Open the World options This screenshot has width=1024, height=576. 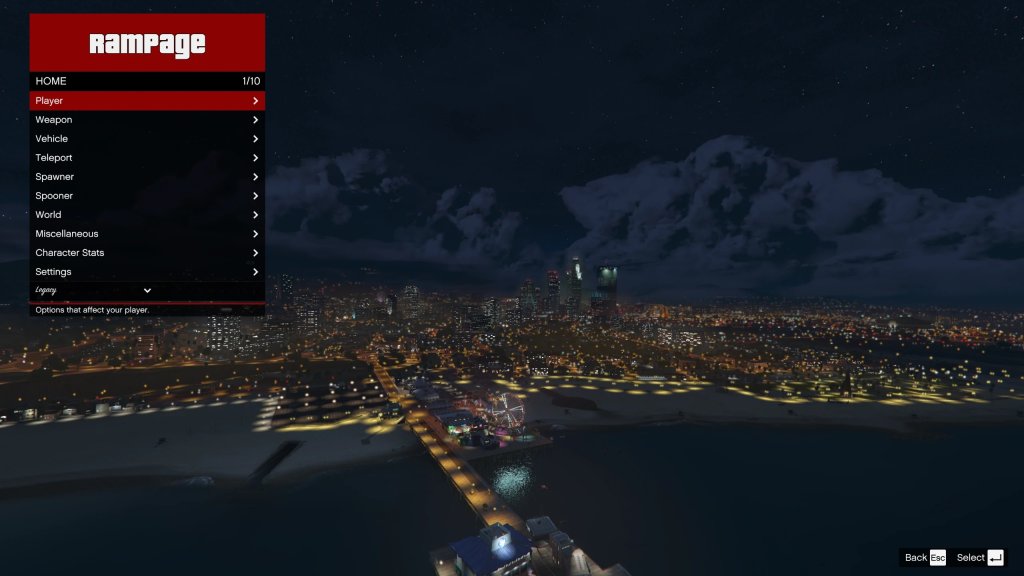click(x=147, y=215)
